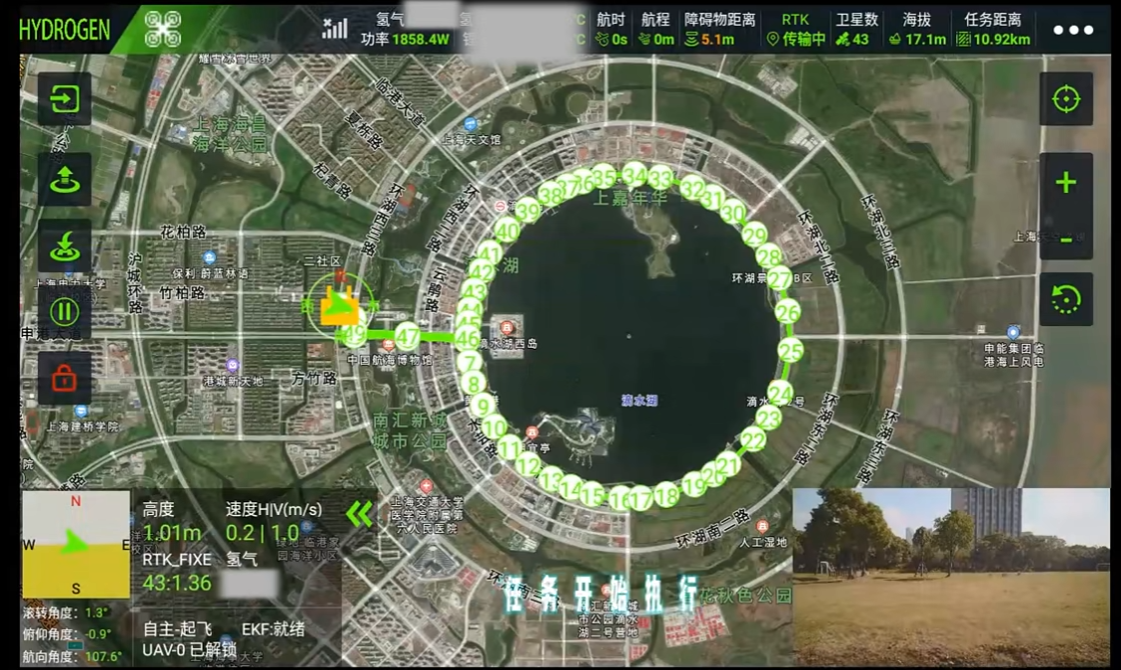Collapse the panel with the double chevron

click(359, 514)
